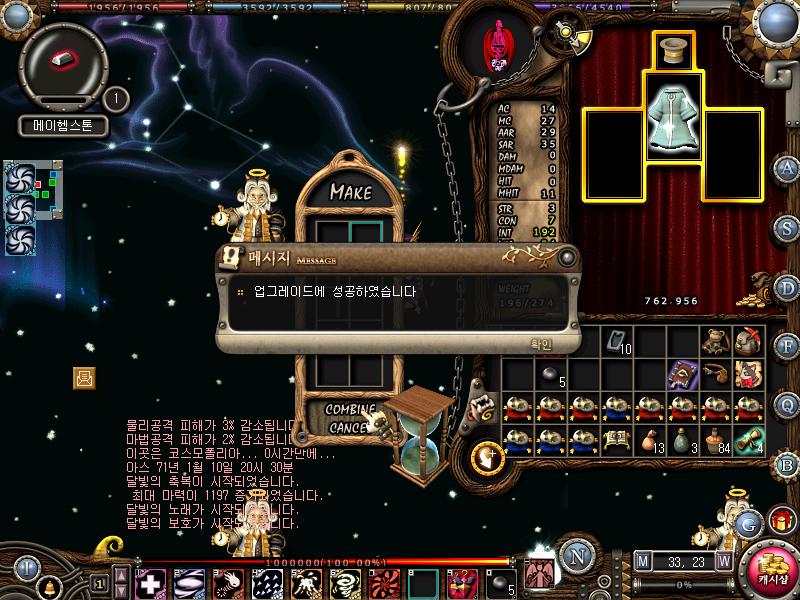Click the 메이헴스톤 label button
Screen dimensions: 800x600
[x=63, y=127]
